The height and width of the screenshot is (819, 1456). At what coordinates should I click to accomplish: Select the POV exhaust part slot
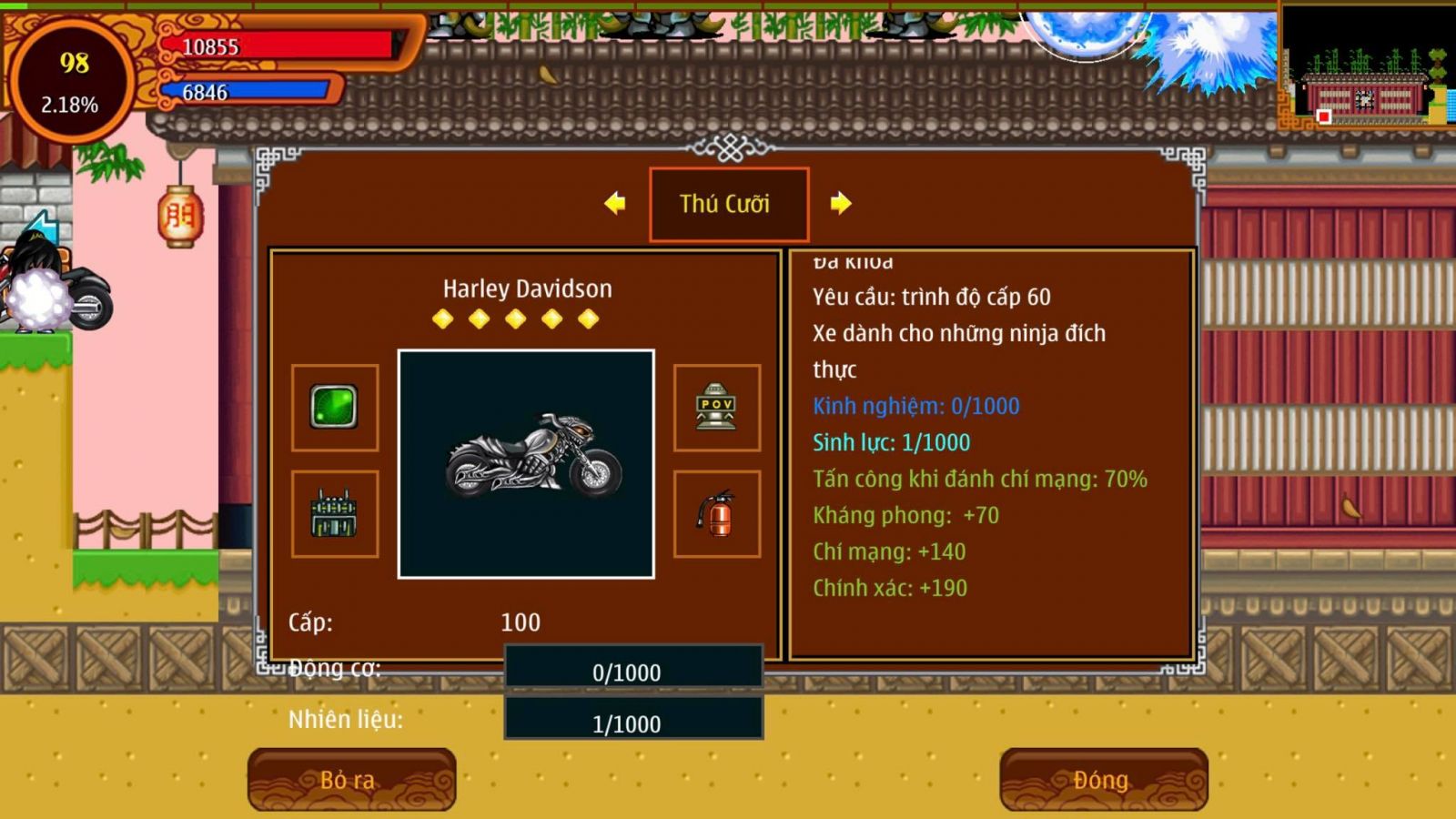point(717,407)
